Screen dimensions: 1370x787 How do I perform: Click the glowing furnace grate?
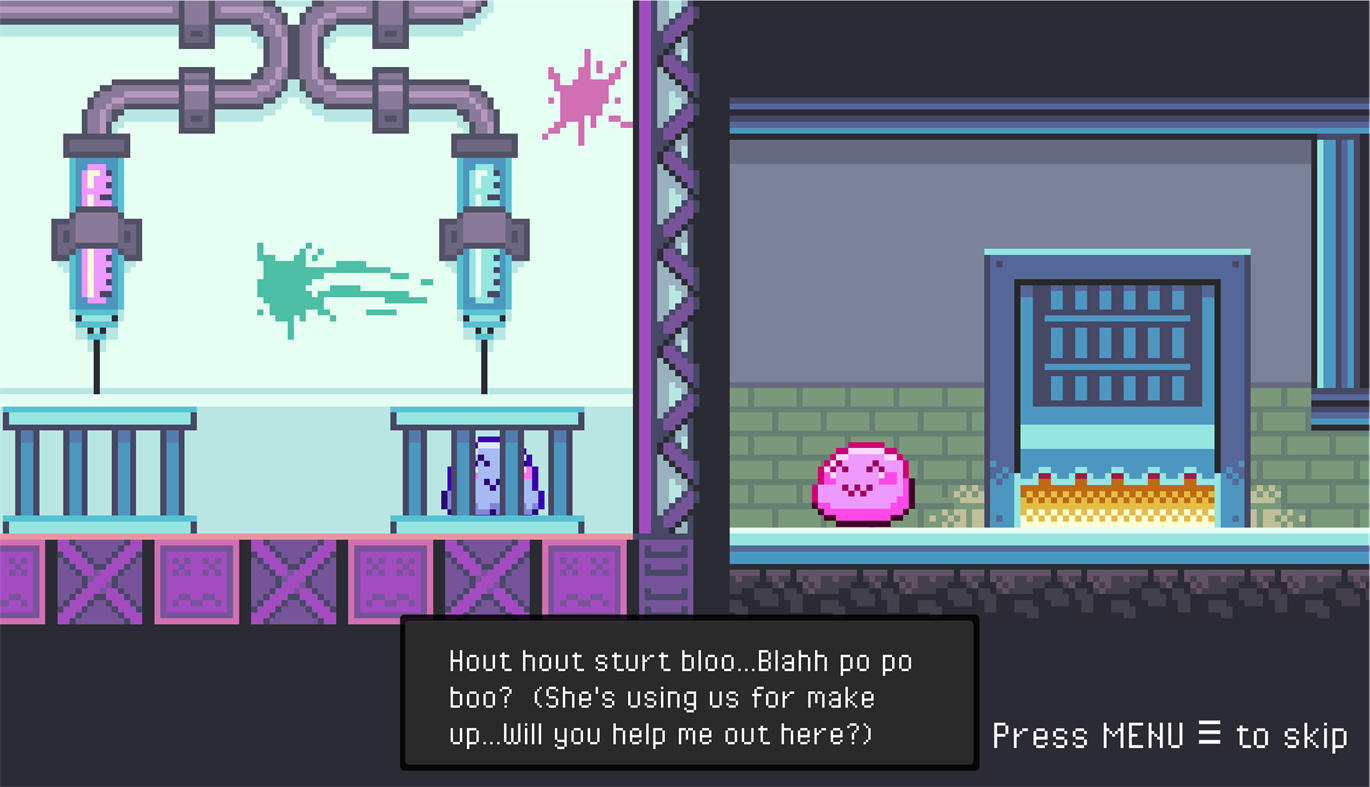point(1115,505)
